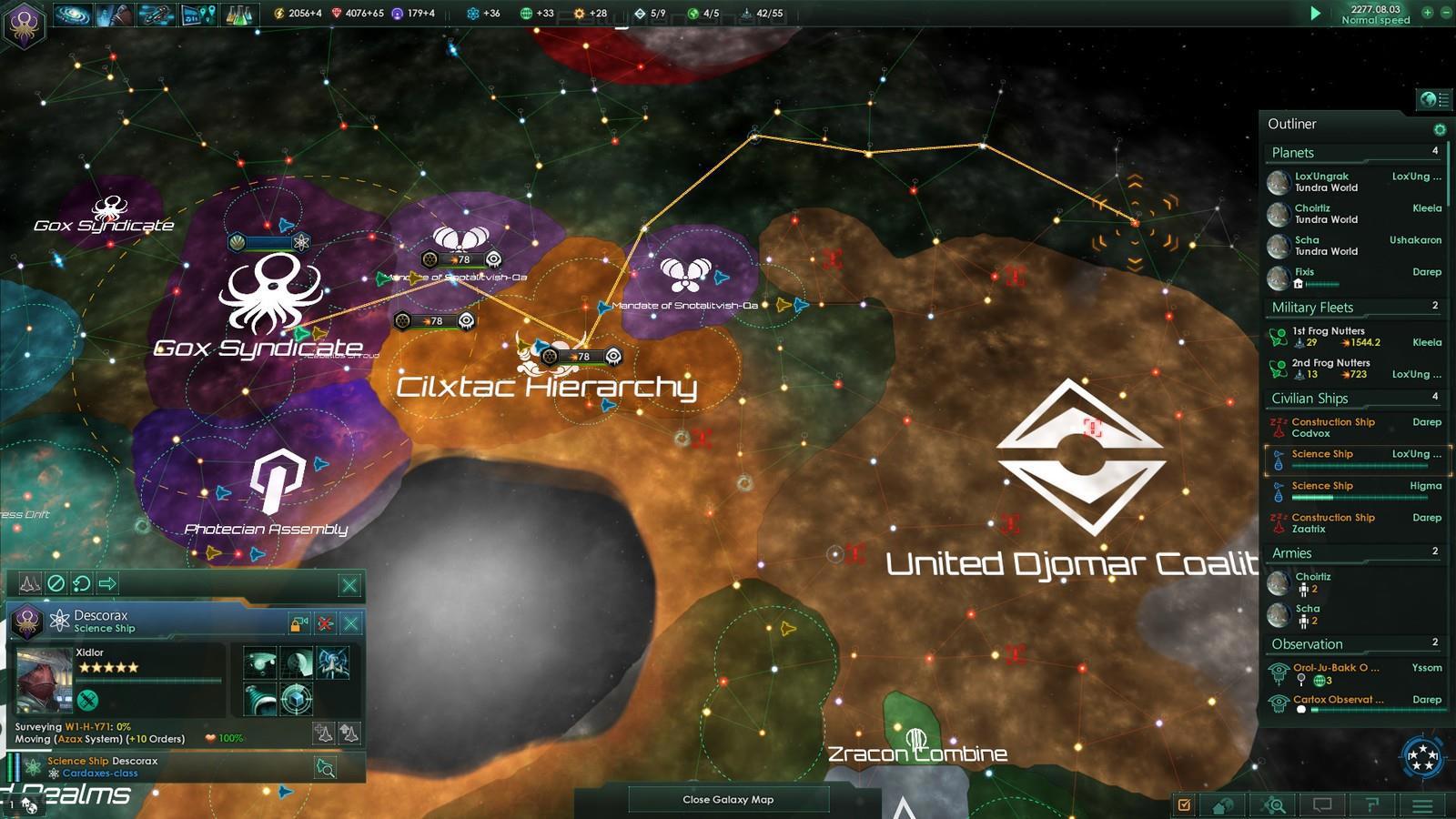1456x819 pixels.
Task: Decrease game speed with the minus button
Action: 1444,14
